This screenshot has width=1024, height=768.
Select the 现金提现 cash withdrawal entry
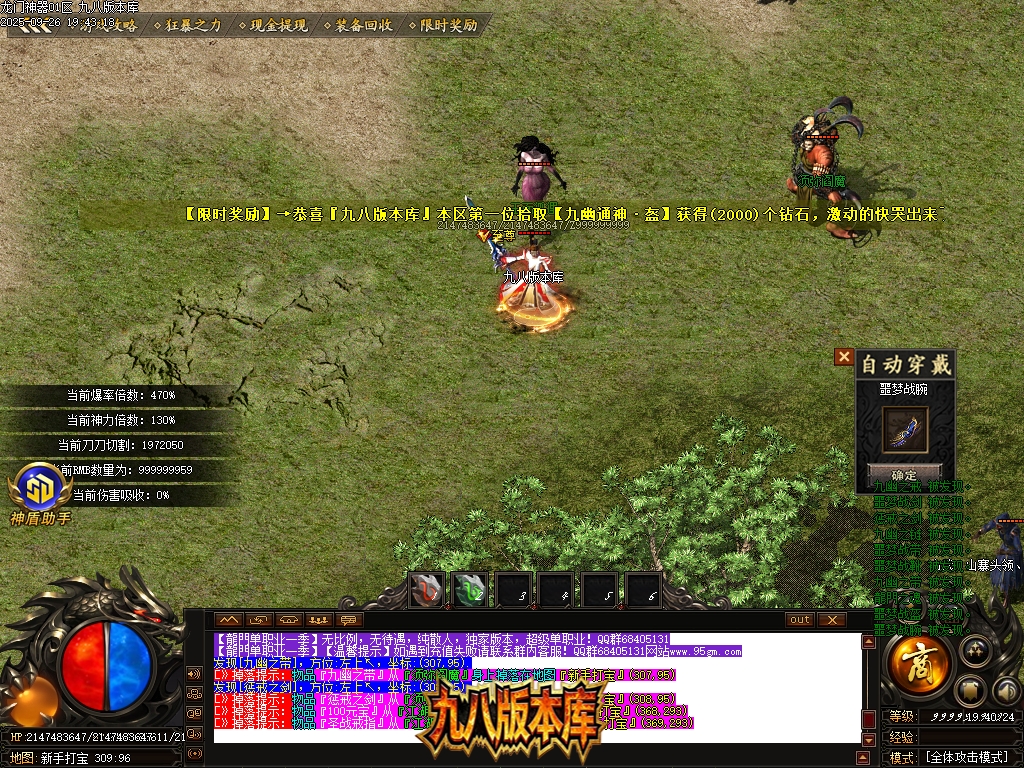(279, 26)
